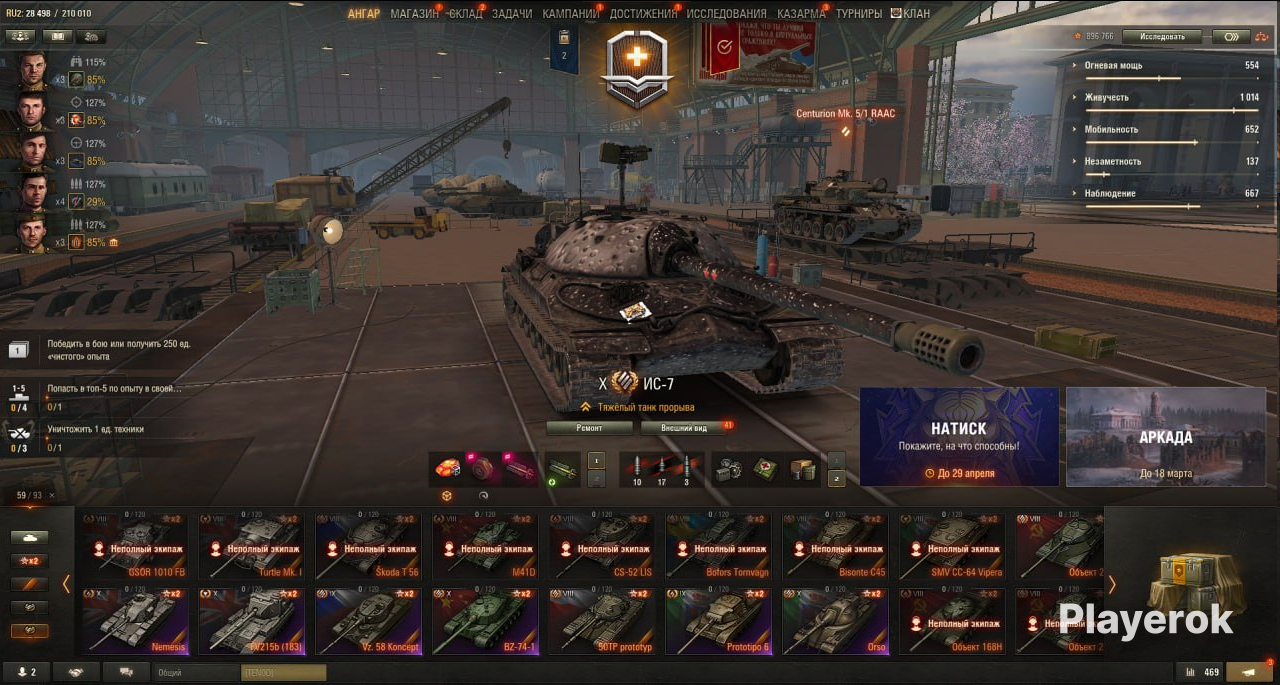Open the Натиск event banner
This screenshot has width=1280, height=685.
959,437
